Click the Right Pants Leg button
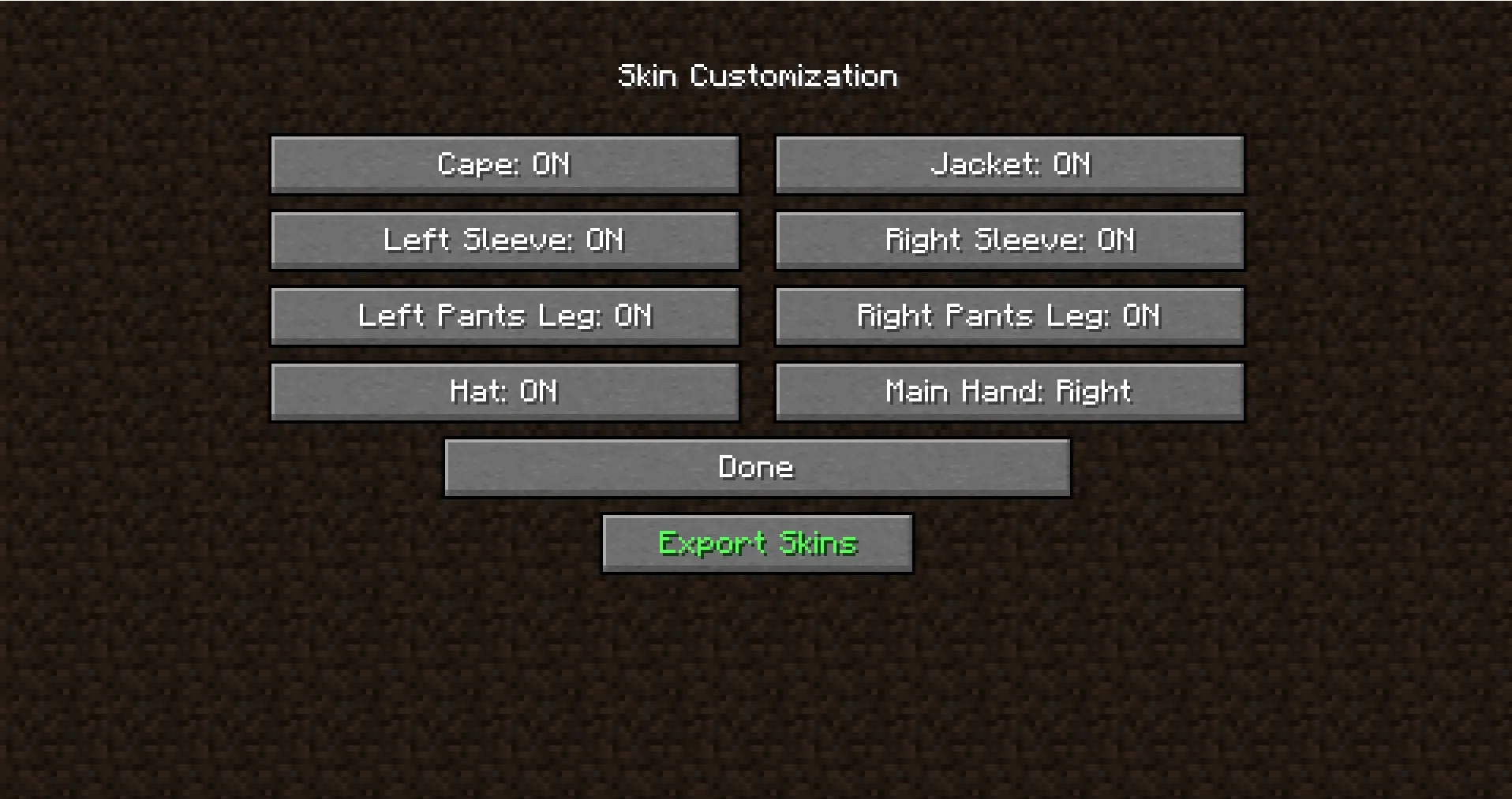Image resolution: width=1512 pixels, height=799 pixels. click(1009, 315)
